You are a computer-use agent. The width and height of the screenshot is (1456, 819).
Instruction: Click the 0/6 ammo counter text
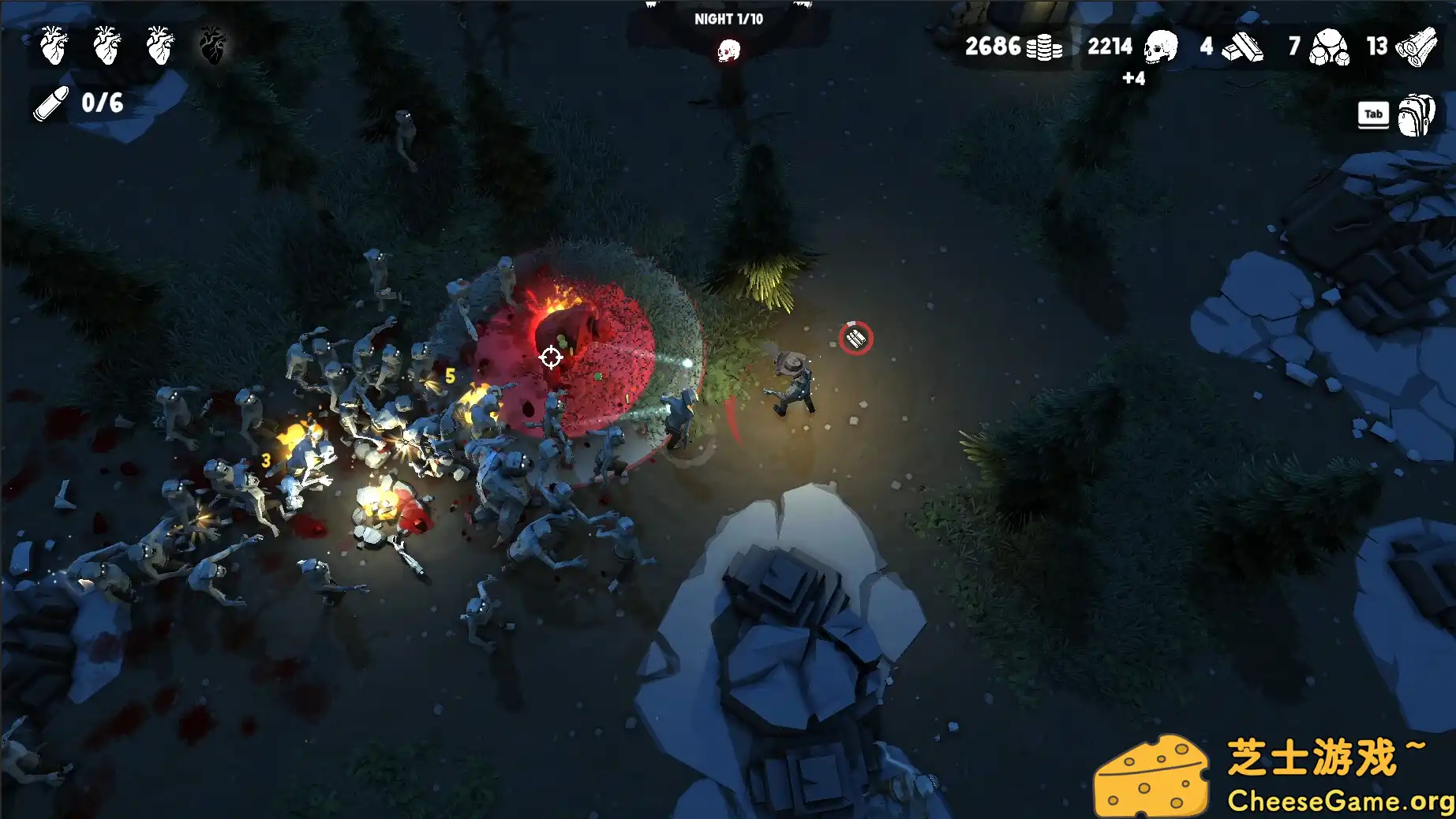tap(101, 101)
